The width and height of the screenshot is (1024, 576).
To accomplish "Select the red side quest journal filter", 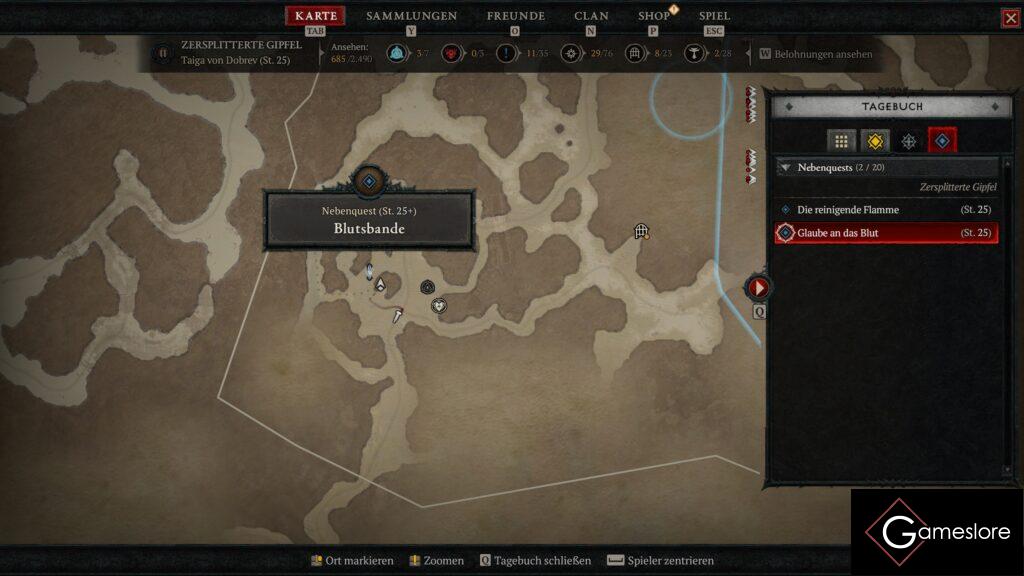I will [942, 142].
